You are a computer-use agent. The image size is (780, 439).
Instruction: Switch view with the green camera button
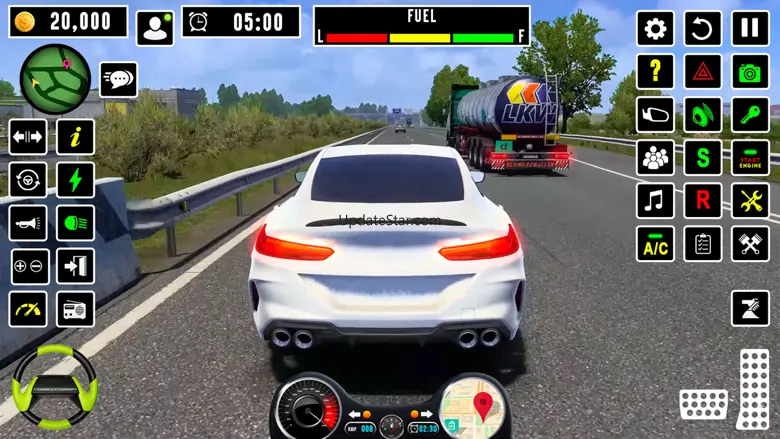(750, 72)
